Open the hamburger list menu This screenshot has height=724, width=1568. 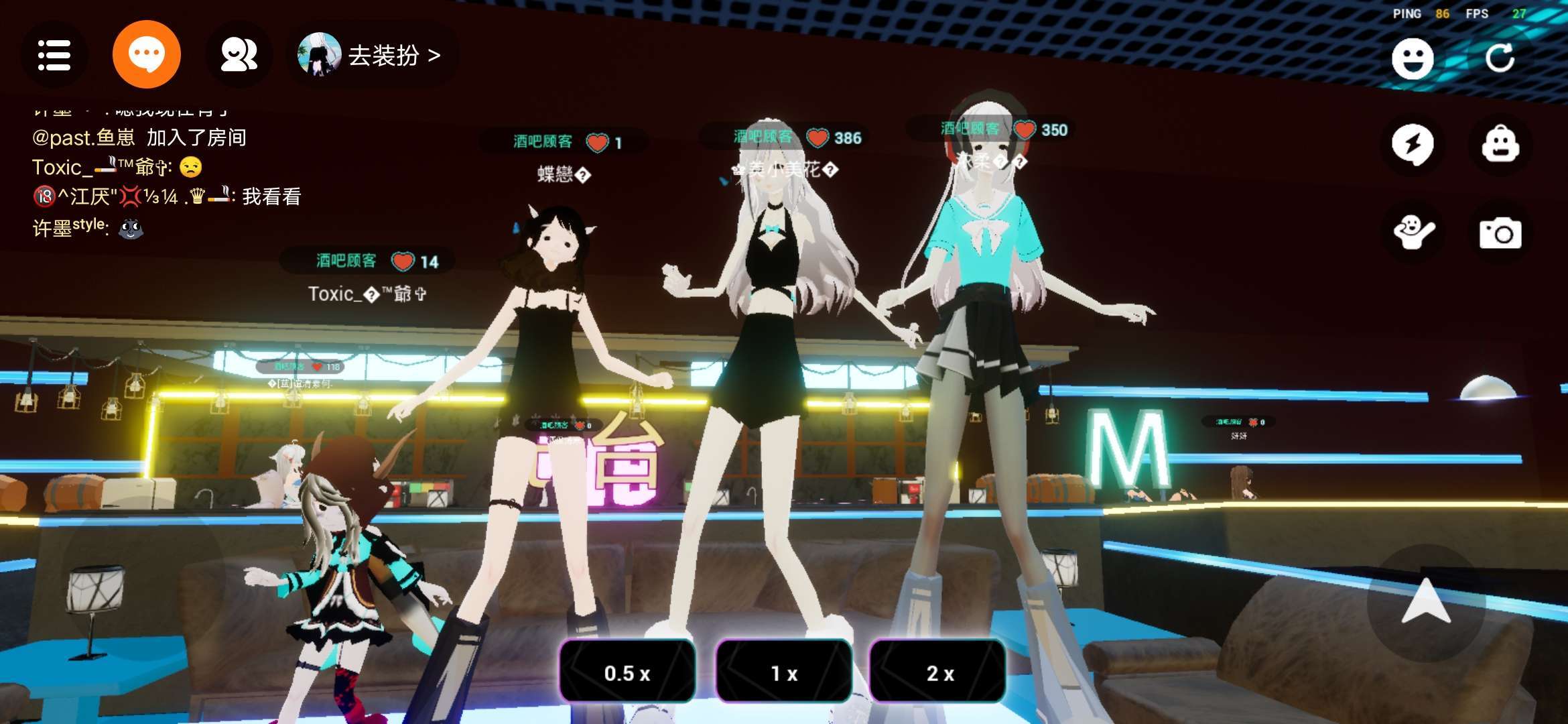(x=54, y=55)
